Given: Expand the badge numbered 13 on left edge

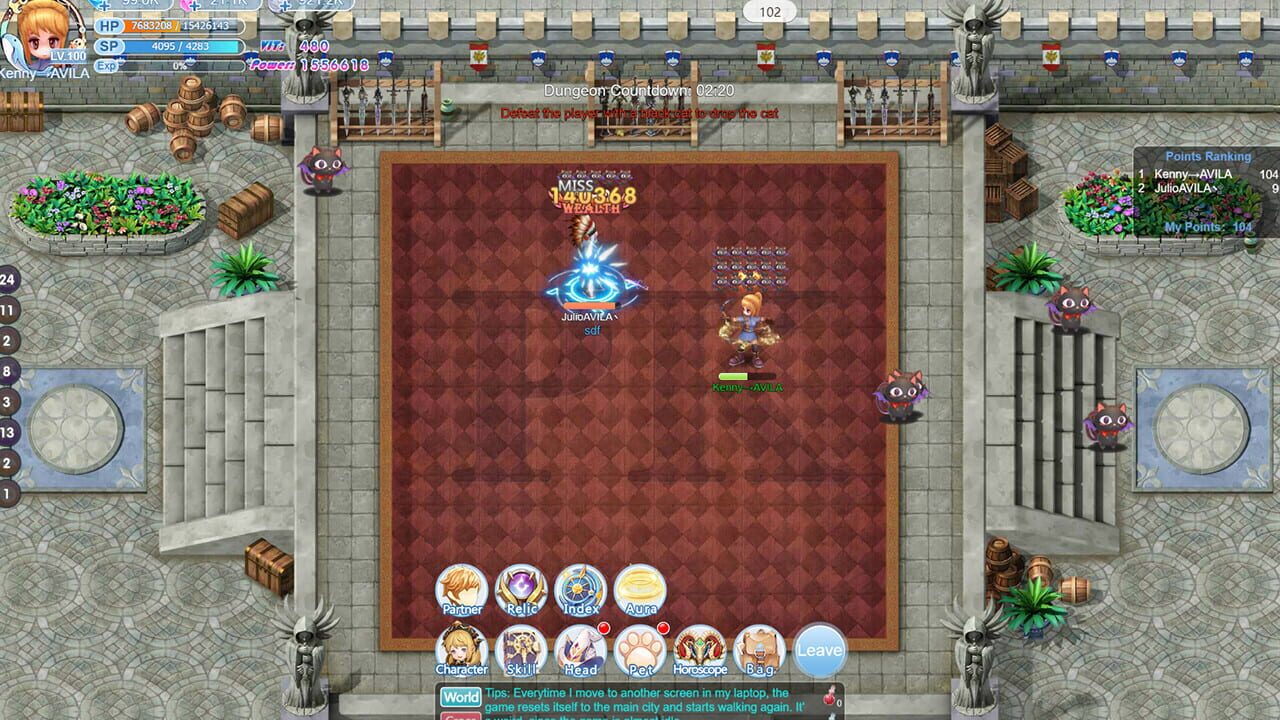Looking at the screenshot, I should (8, 430).
